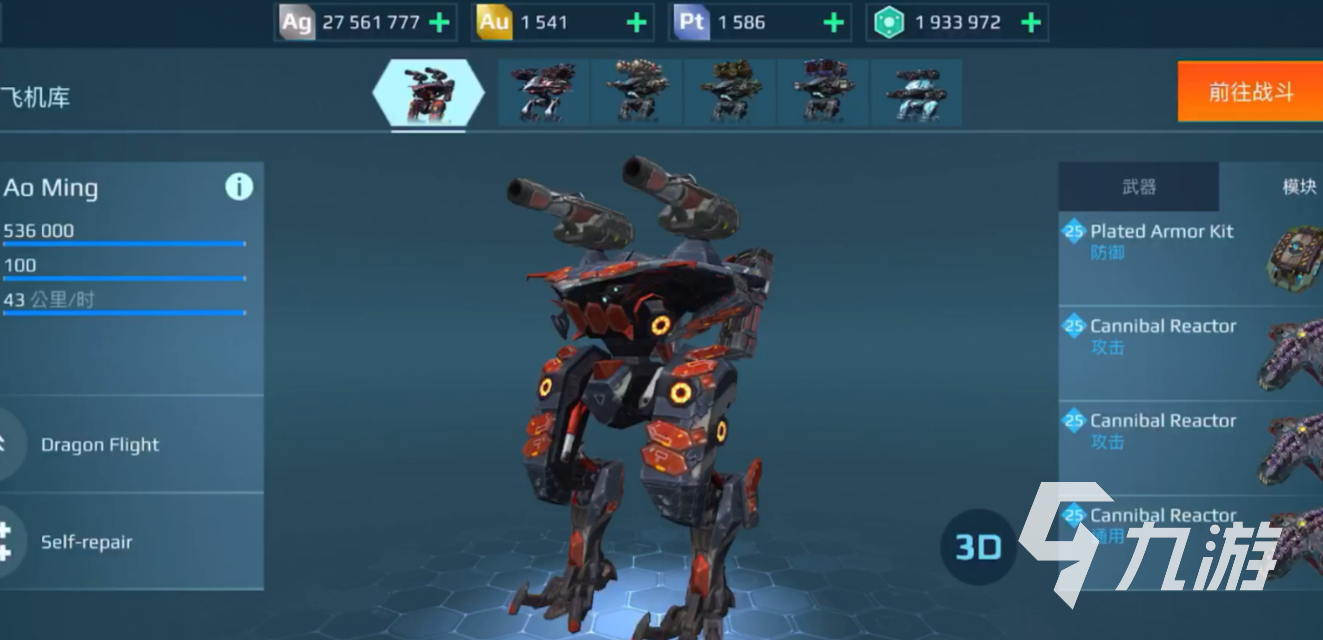
Task: Add more green hexagon currency
Action: tap(1031, 22)
